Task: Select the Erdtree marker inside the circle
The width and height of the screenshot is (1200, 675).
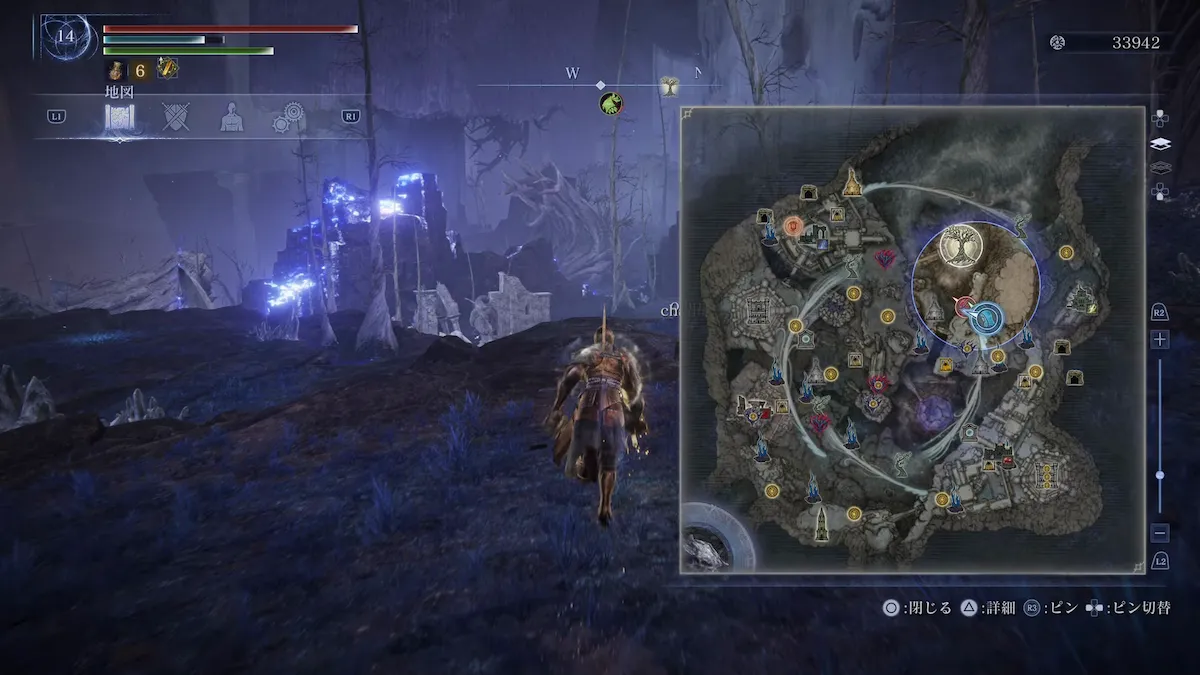Action: (960, 246)
